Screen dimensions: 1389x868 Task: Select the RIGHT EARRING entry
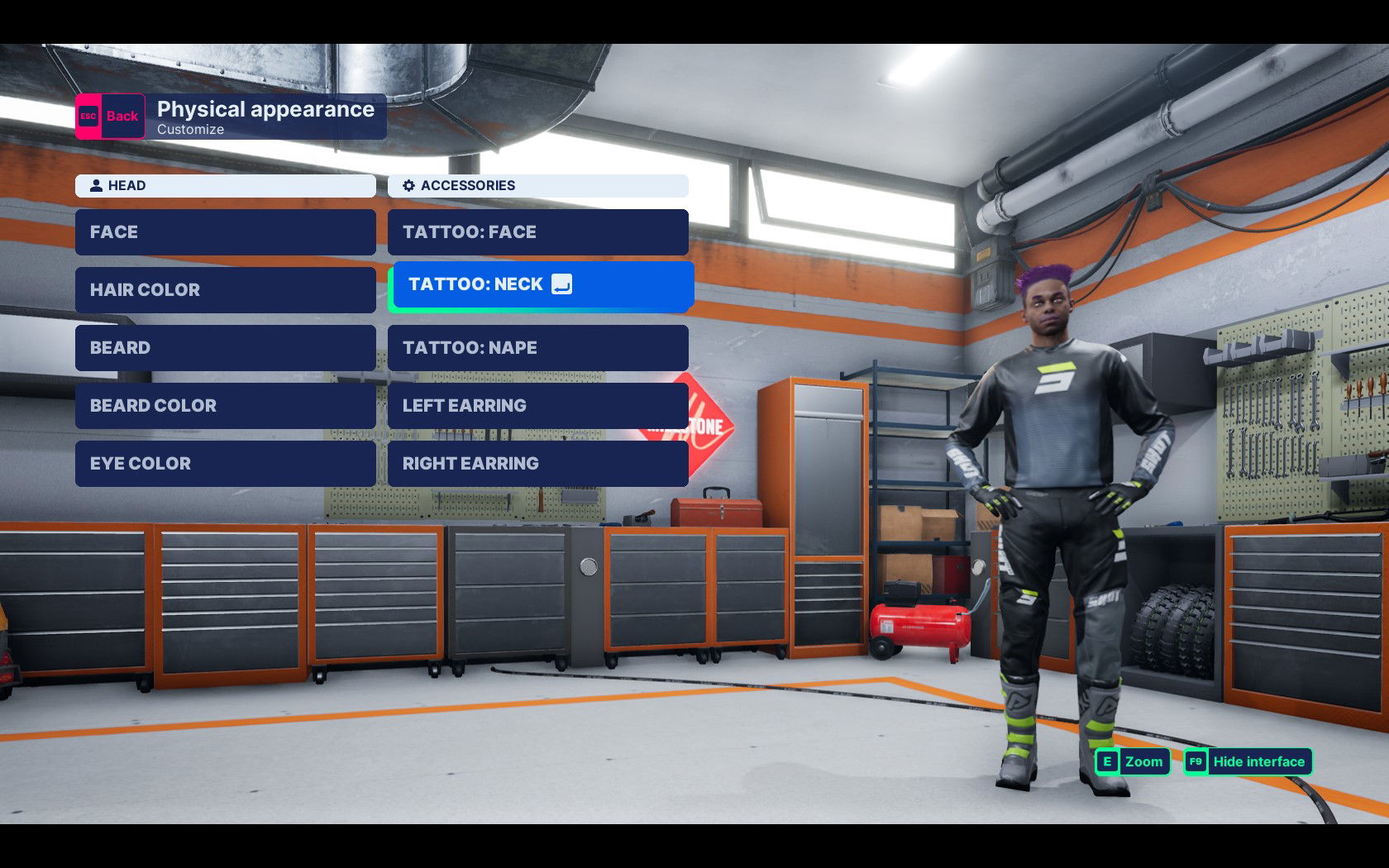(538, 463)
